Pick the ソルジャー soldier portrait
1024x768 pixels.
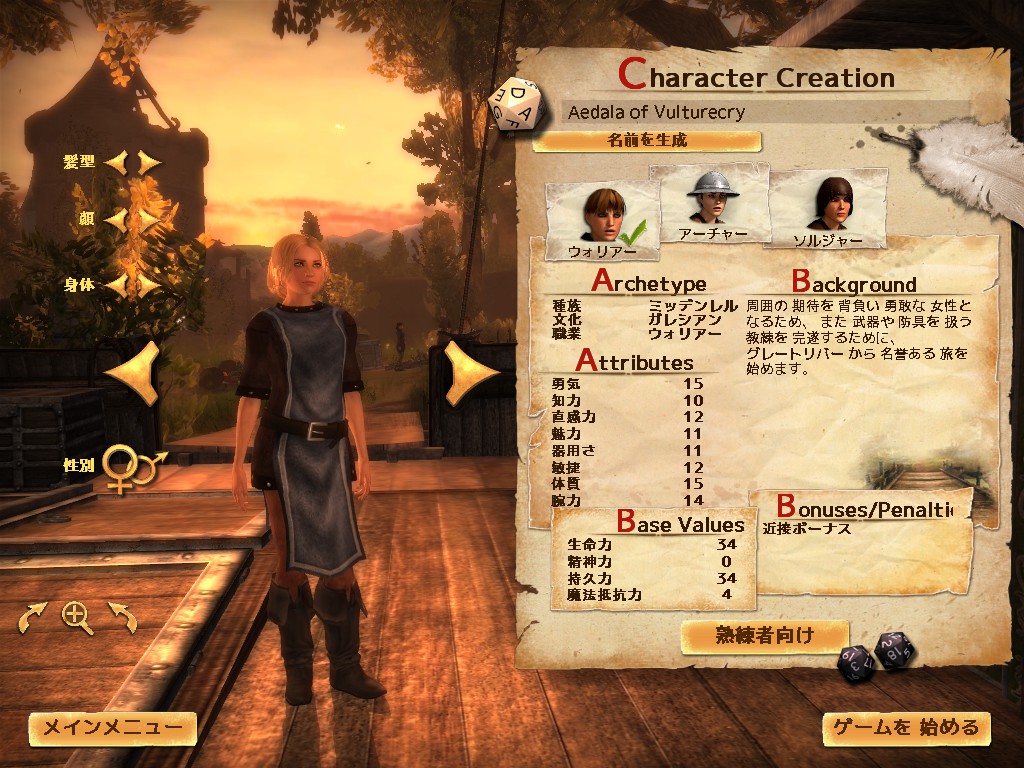[826, 210]
